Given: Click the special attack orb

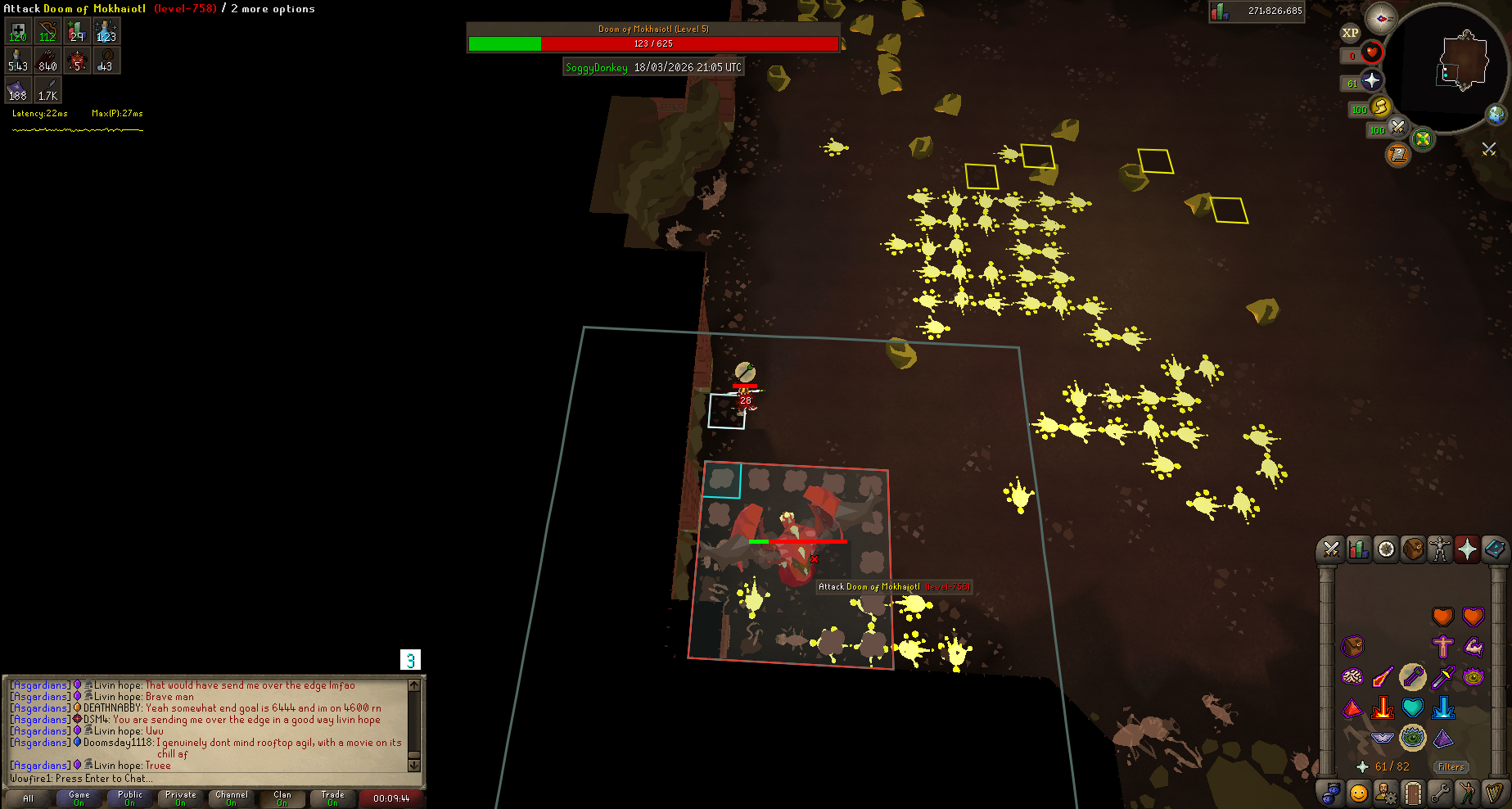Looking at the screenshot, I should pyautogui.click(x=1423, y=139).
